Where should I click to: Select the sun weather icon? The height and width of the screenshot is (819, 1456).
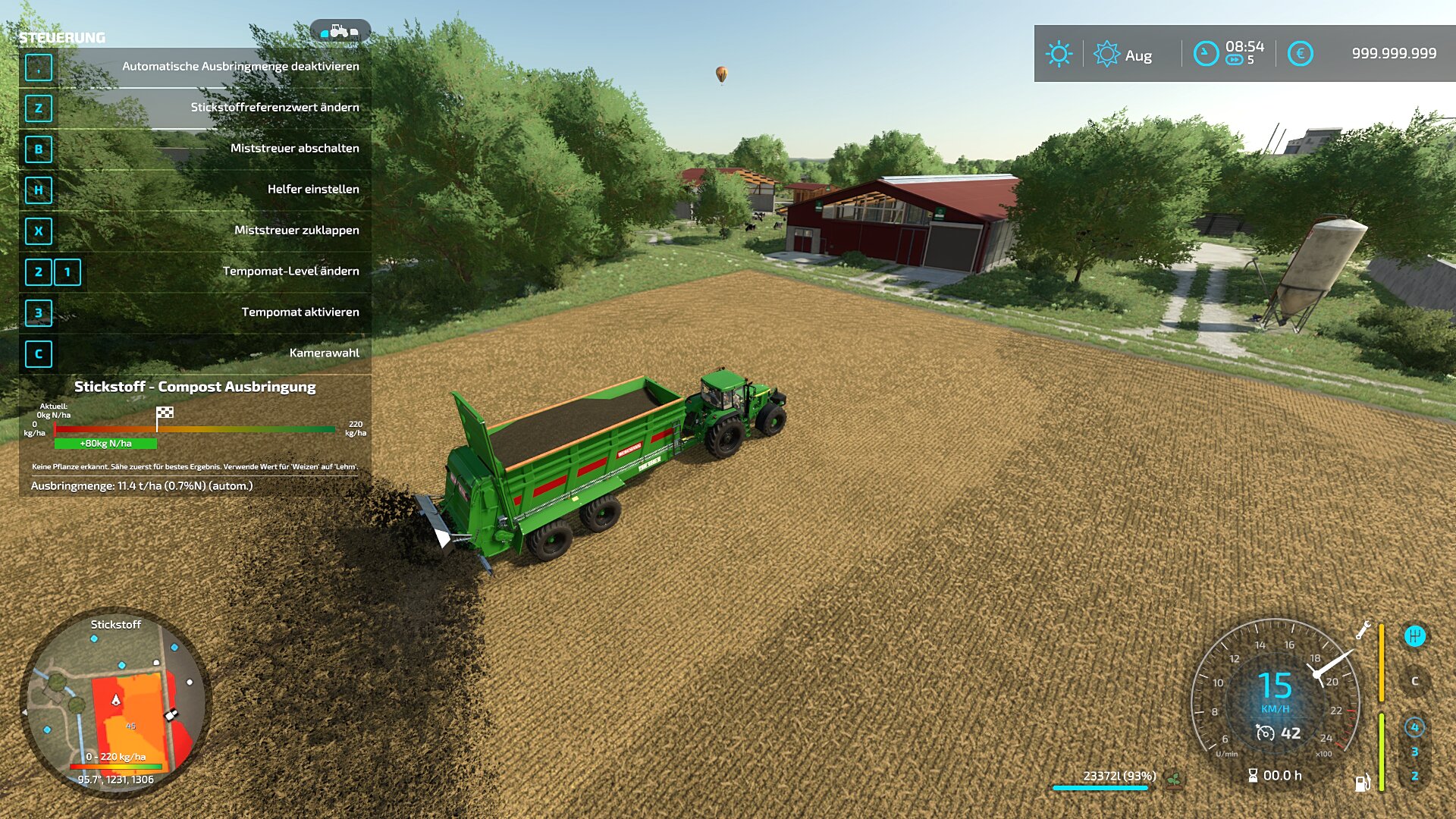(x=1059, y=54)
